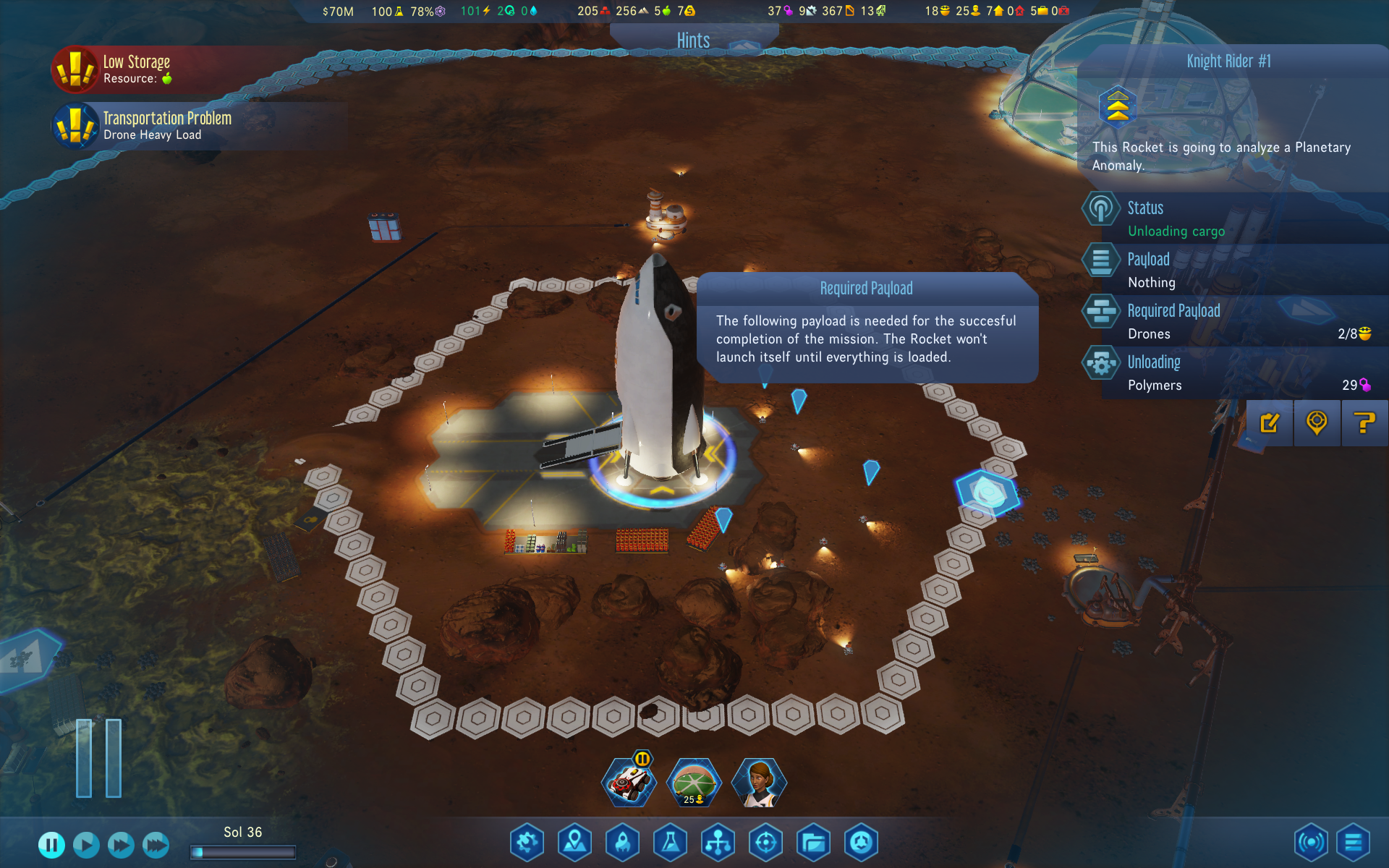Open the Build menu gear icon
Image resolution: width=1389 pixels, height=868 pixels.
(527, 842)
